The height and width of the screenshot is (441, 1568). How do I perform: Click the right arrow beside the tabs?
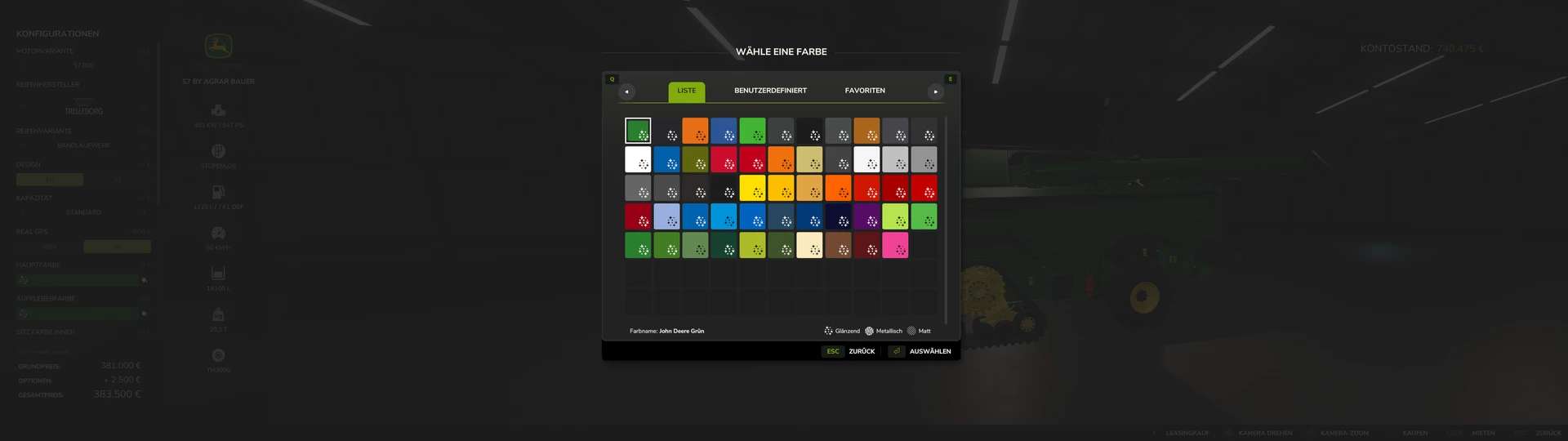[x=935, y=91]
